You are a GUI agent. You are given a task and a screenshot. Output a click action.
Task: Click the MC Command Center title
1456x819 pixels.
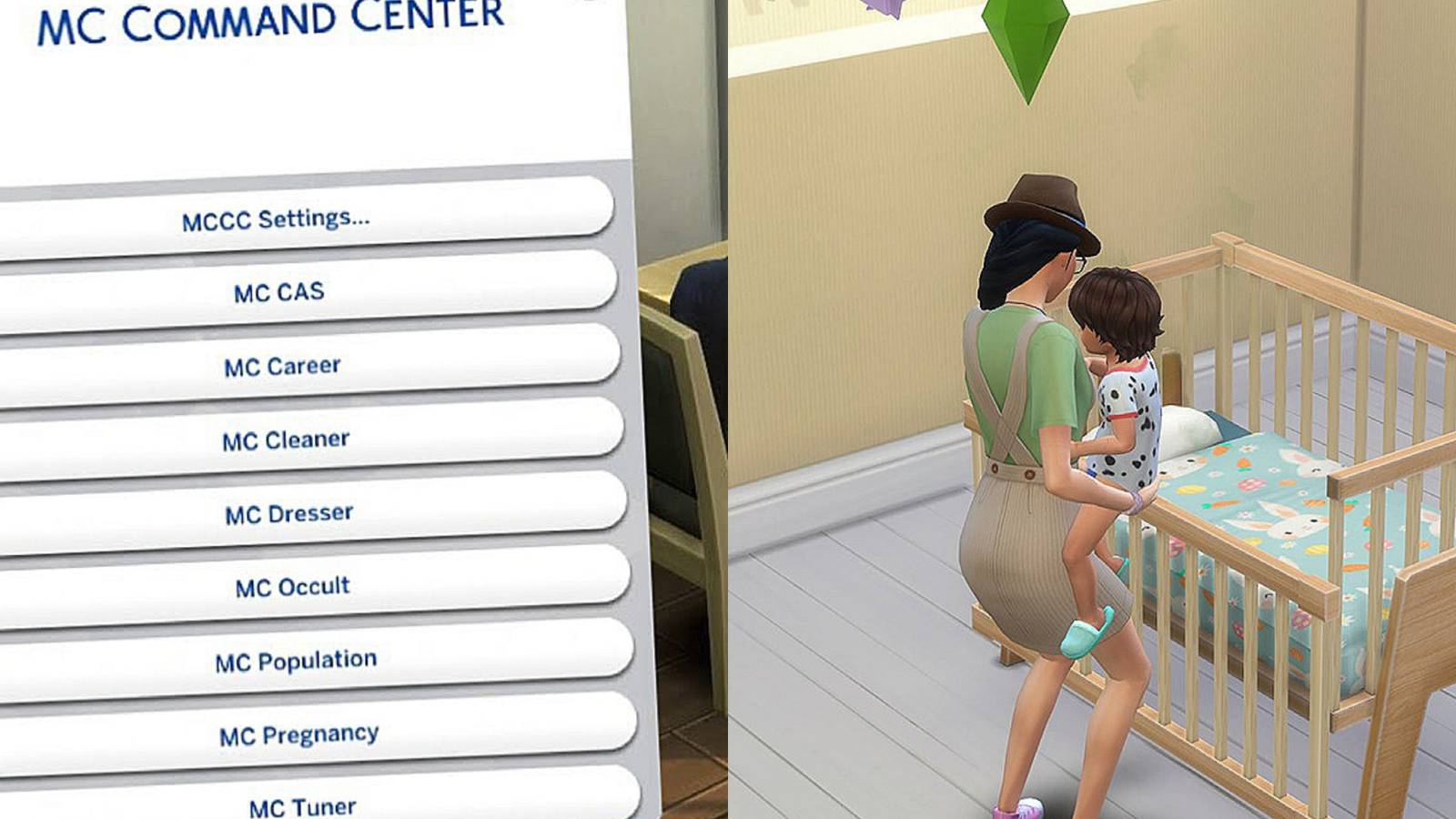click(x=269, y=20)
